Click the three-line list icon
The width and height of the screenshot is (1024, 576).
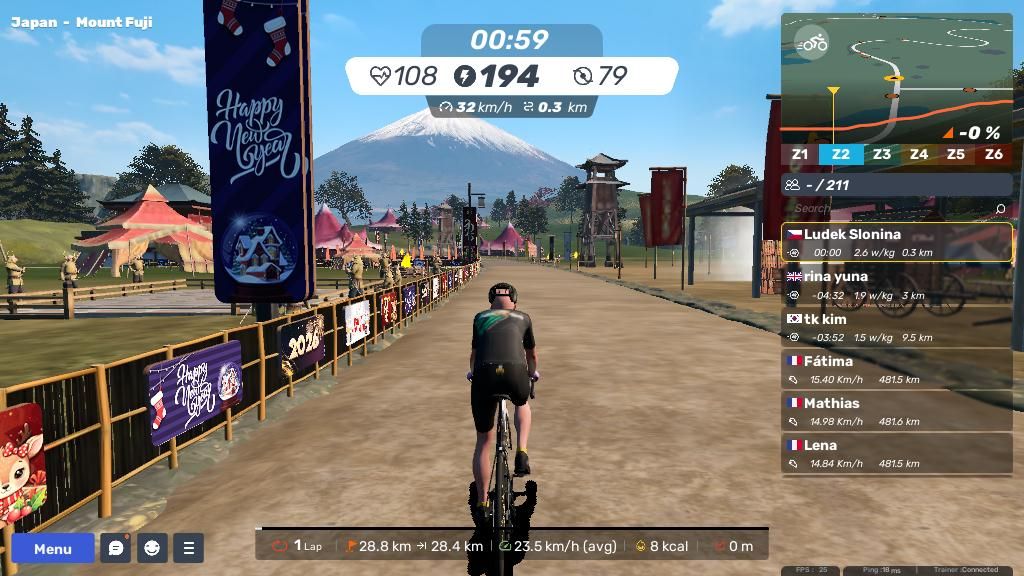pyautogui.click(x=188, y=548)
